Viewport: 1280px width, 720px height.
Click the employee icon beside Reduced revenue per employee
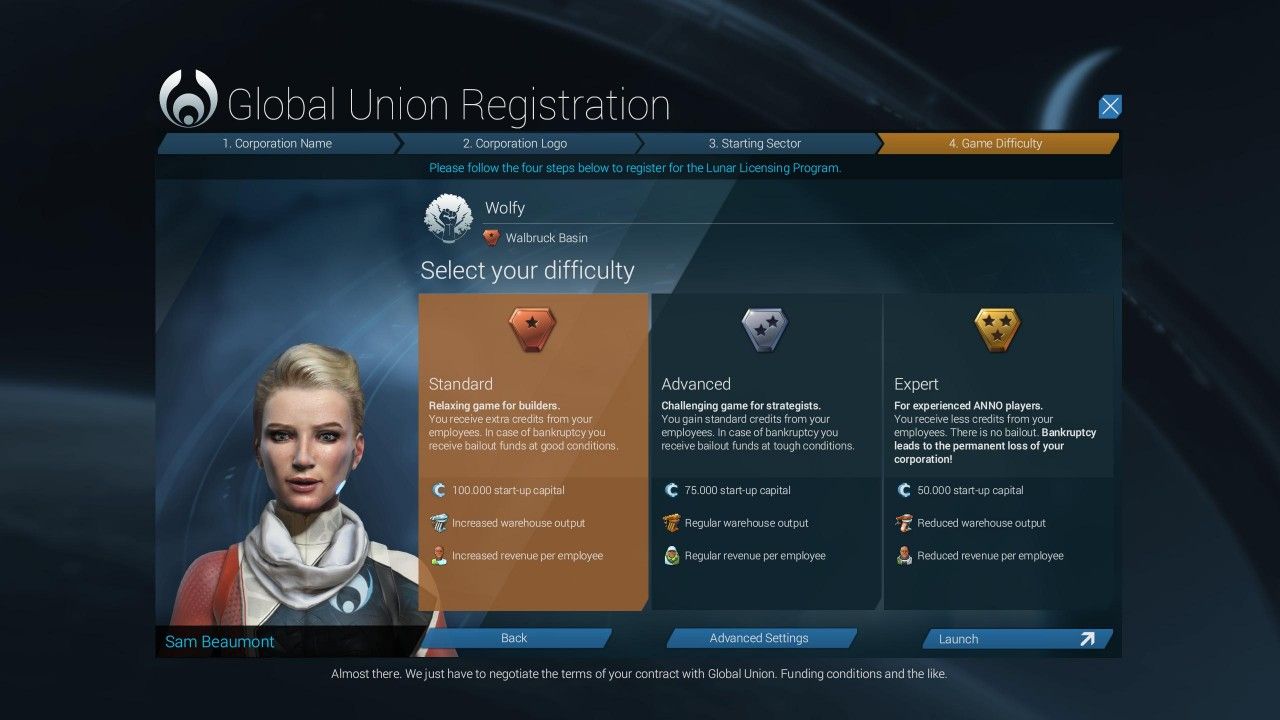click(904, 555)
